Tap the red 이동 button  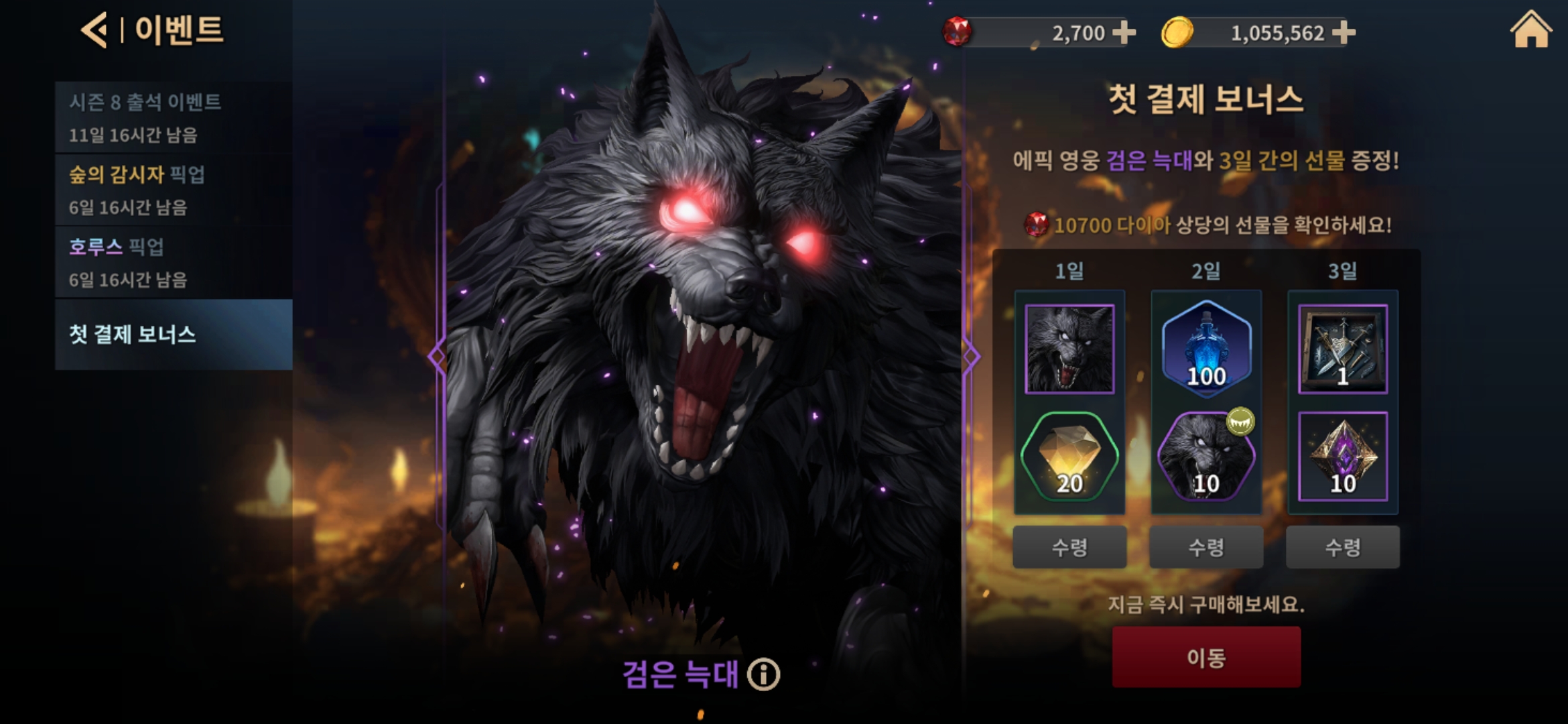click(x=1206, y=657)
